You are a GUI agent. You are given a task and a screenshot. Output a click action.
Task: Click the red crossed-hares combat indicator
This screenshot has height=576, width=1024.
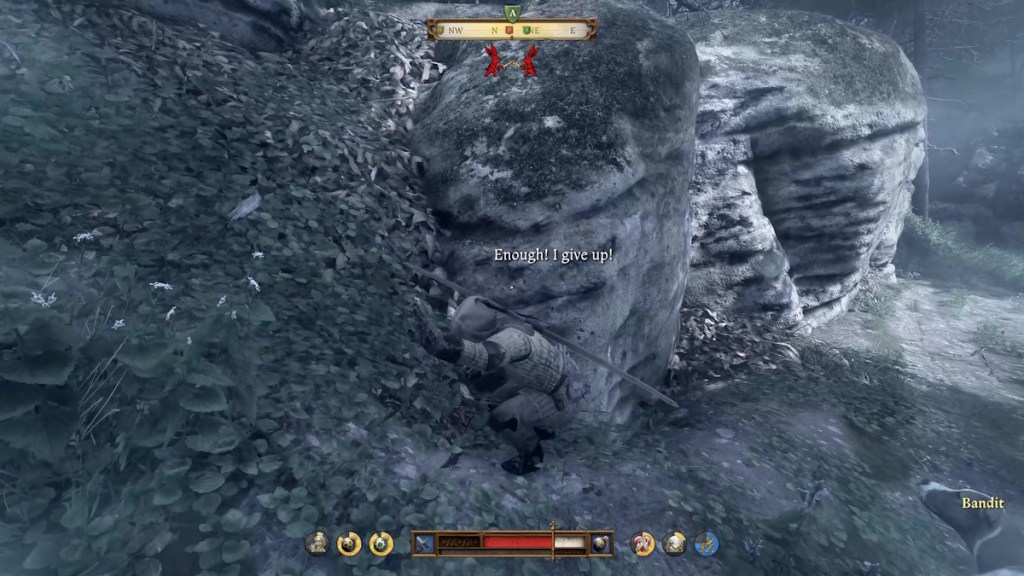click(x=511, y=62)
